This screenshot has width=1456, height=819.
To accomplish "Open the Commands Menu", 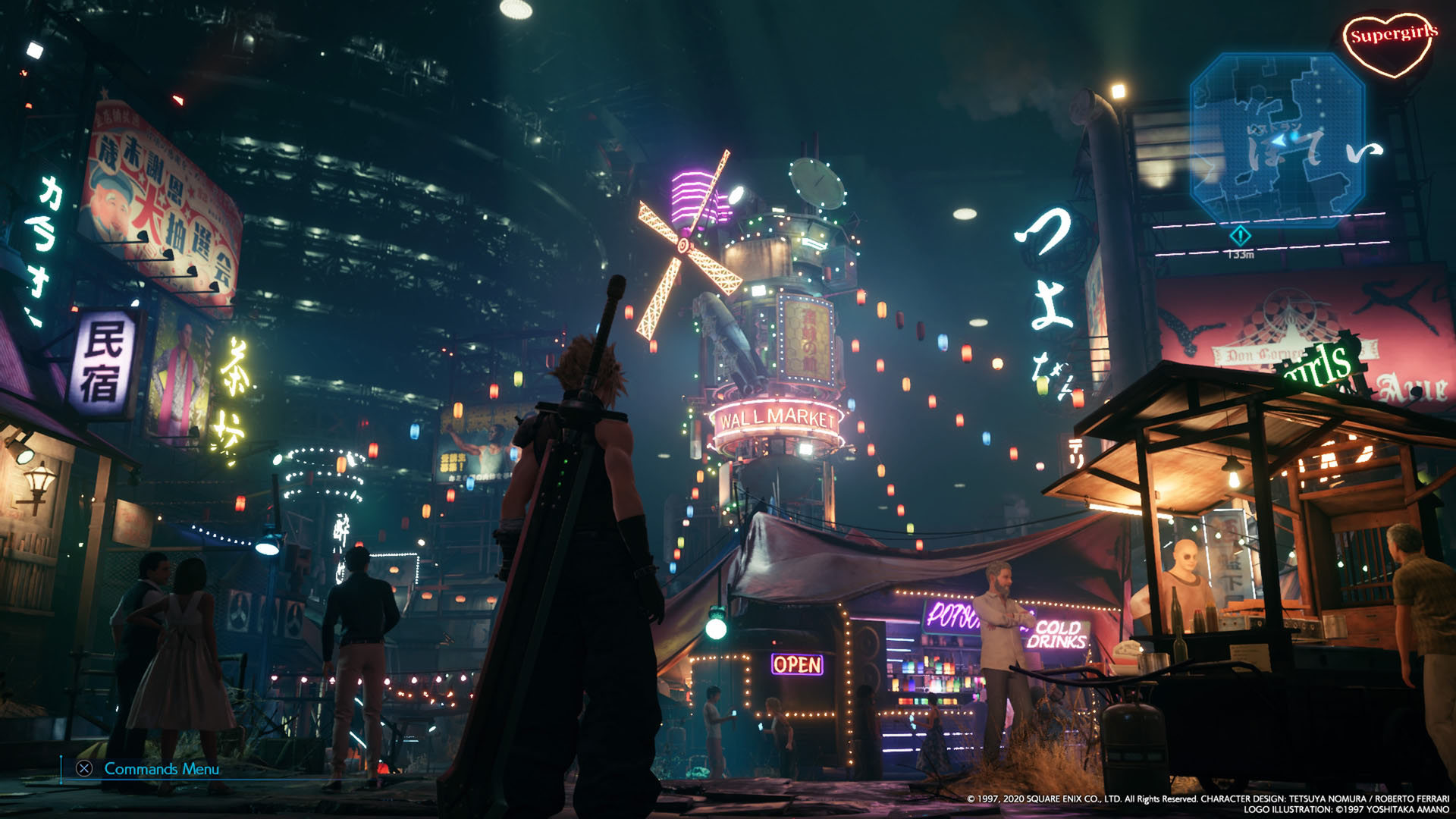I will tap(162, 770).
